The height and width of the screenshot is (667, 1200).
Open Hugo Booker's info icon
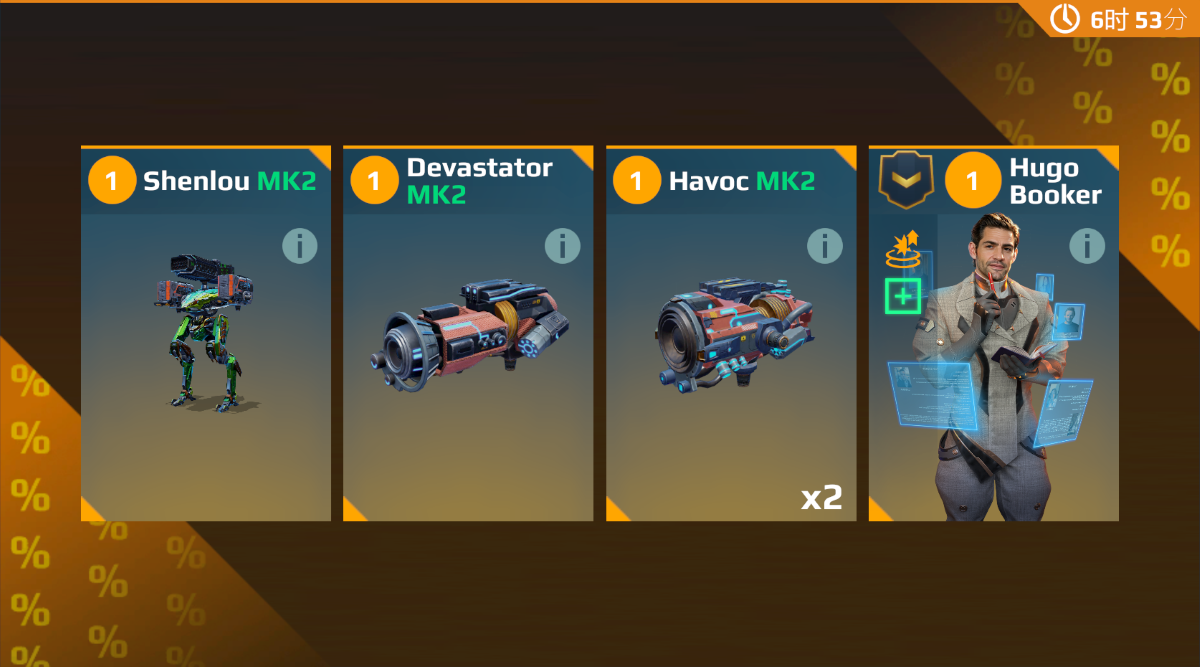(x=1087, y=246)
